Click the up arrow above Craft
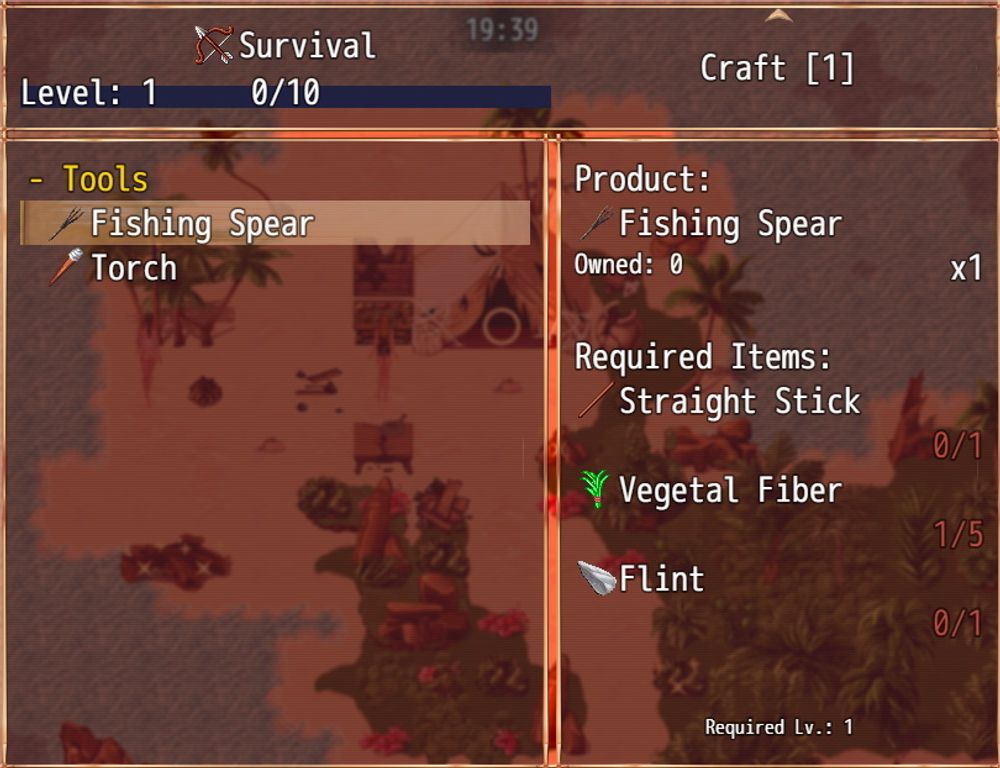Viewport: 1000px width, 768px height. pyautogui.click(x=777, y=15)
